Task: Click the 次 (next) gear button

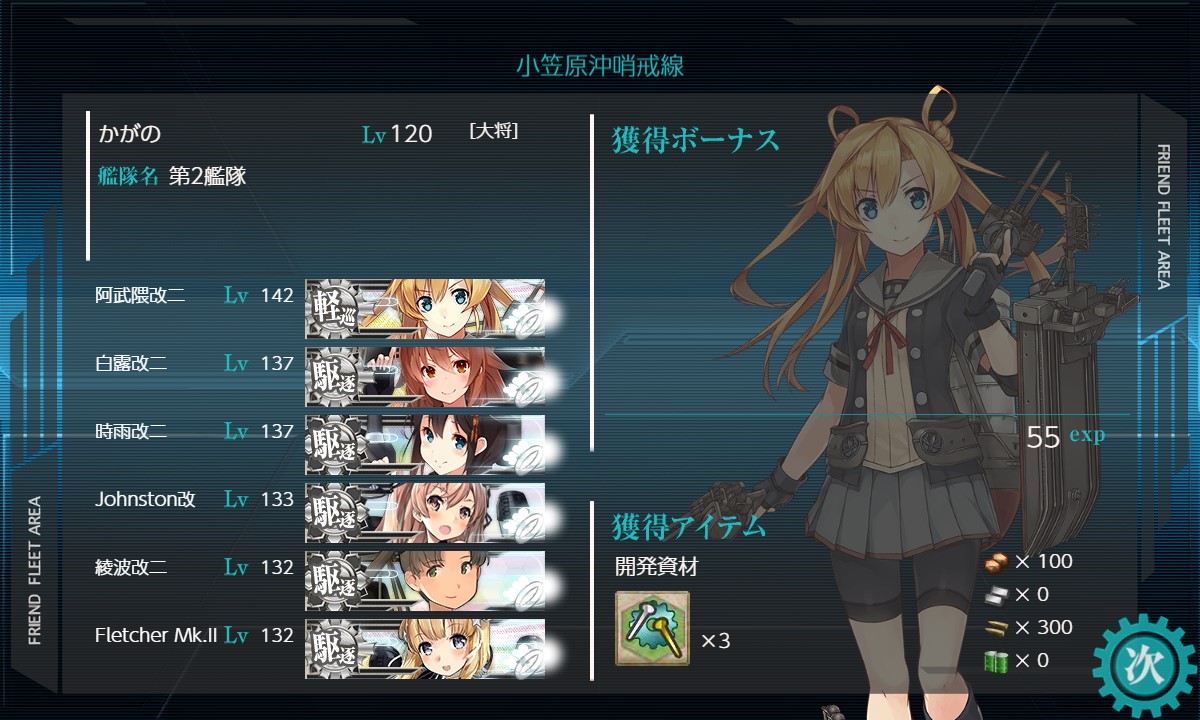Action: [1144, 664]
